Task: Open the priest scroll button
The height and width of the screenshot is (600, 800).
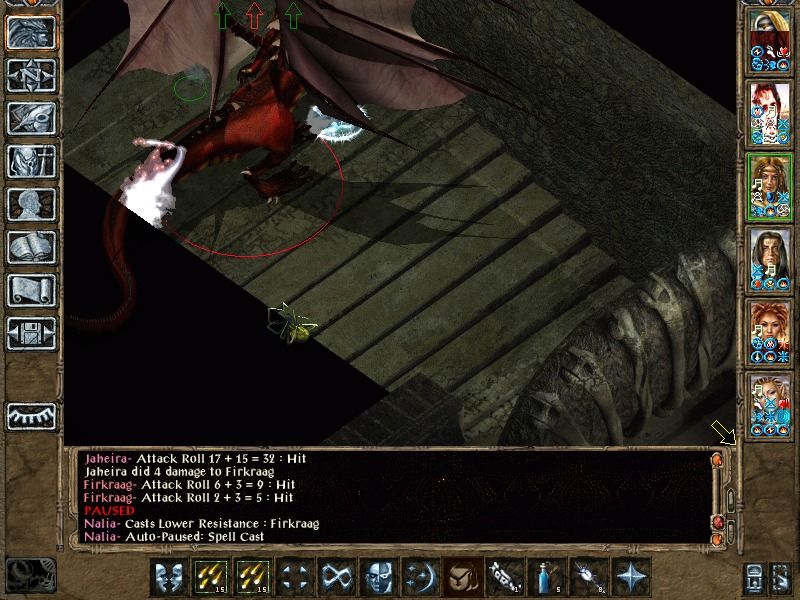Action: [x=30, y=290]
